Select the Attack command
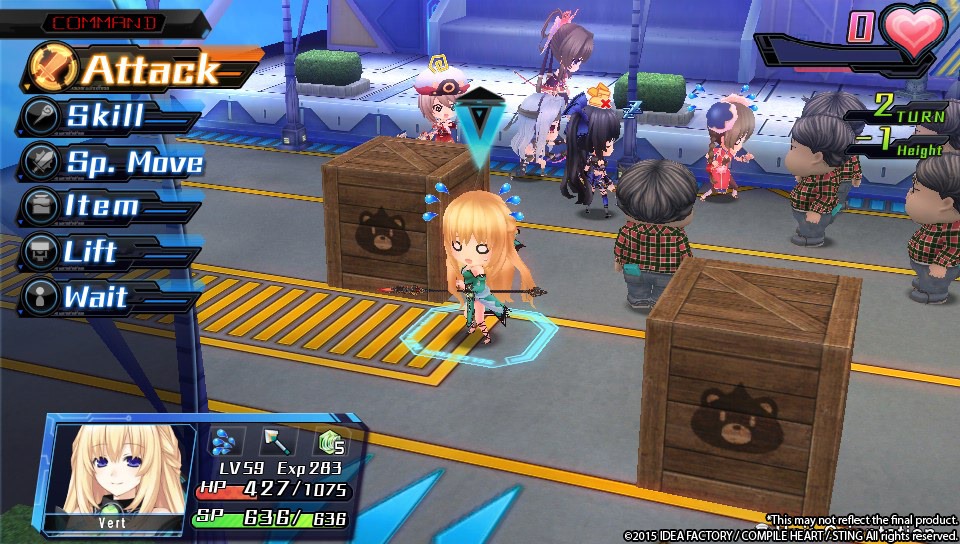This screenshot has height=544, width=960. [x=150, y=69]
